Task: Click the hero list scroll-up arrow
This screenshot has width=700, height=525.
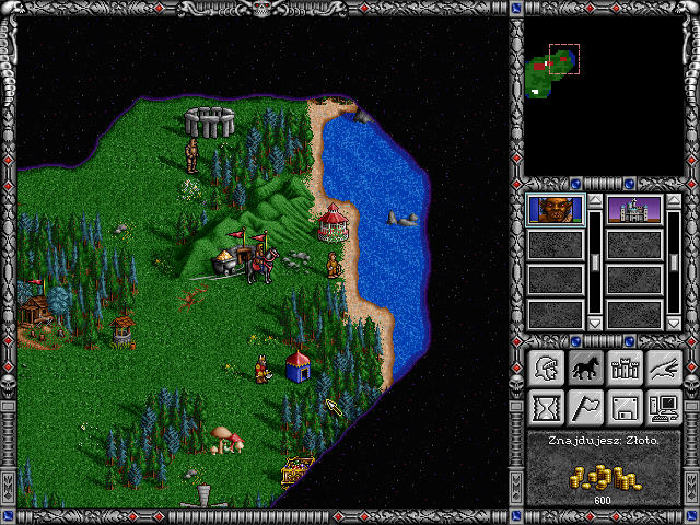Action: (594, 201)
